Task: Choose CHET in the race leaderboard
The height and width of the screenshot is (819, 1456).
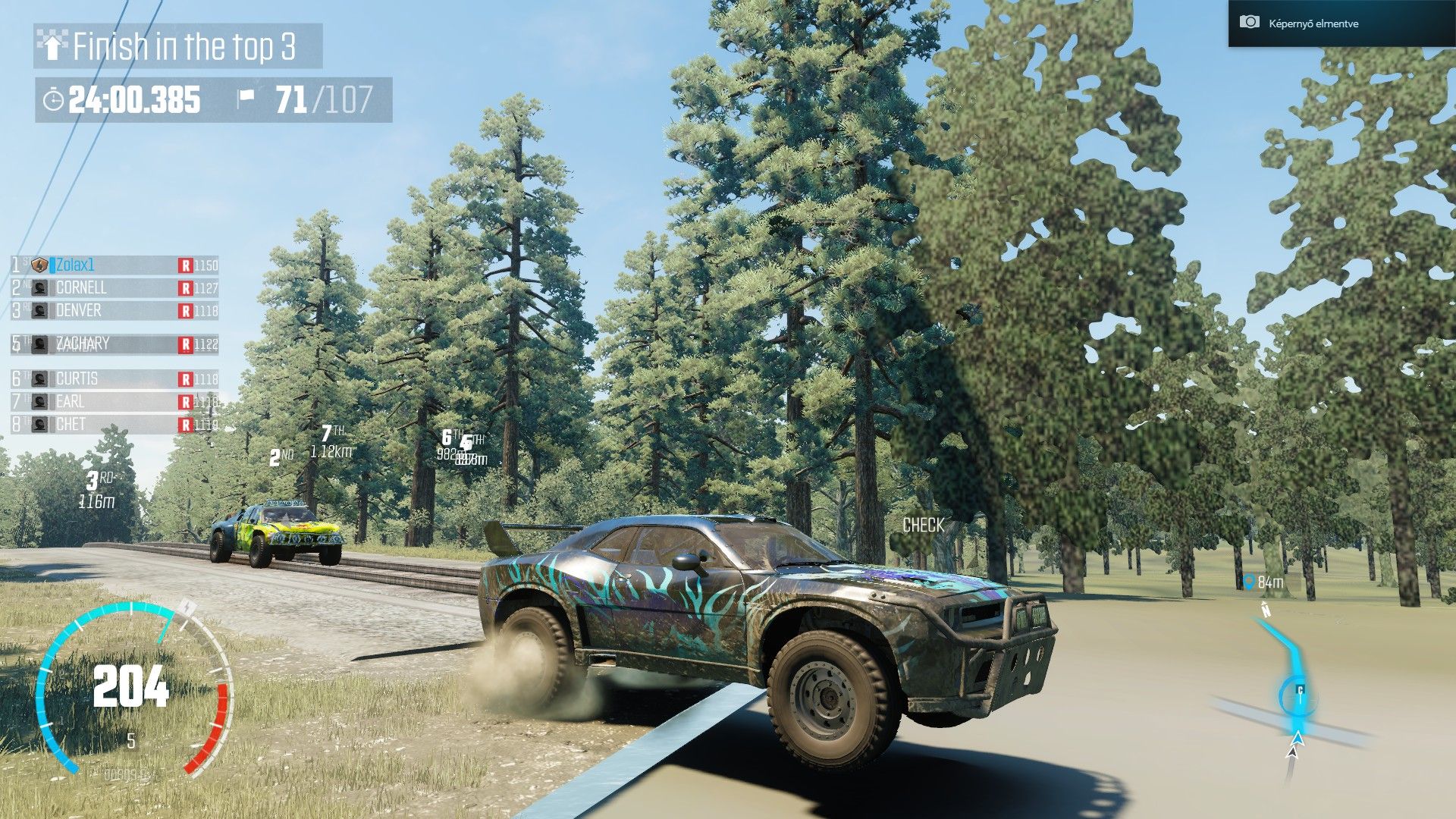Action: 114,425
